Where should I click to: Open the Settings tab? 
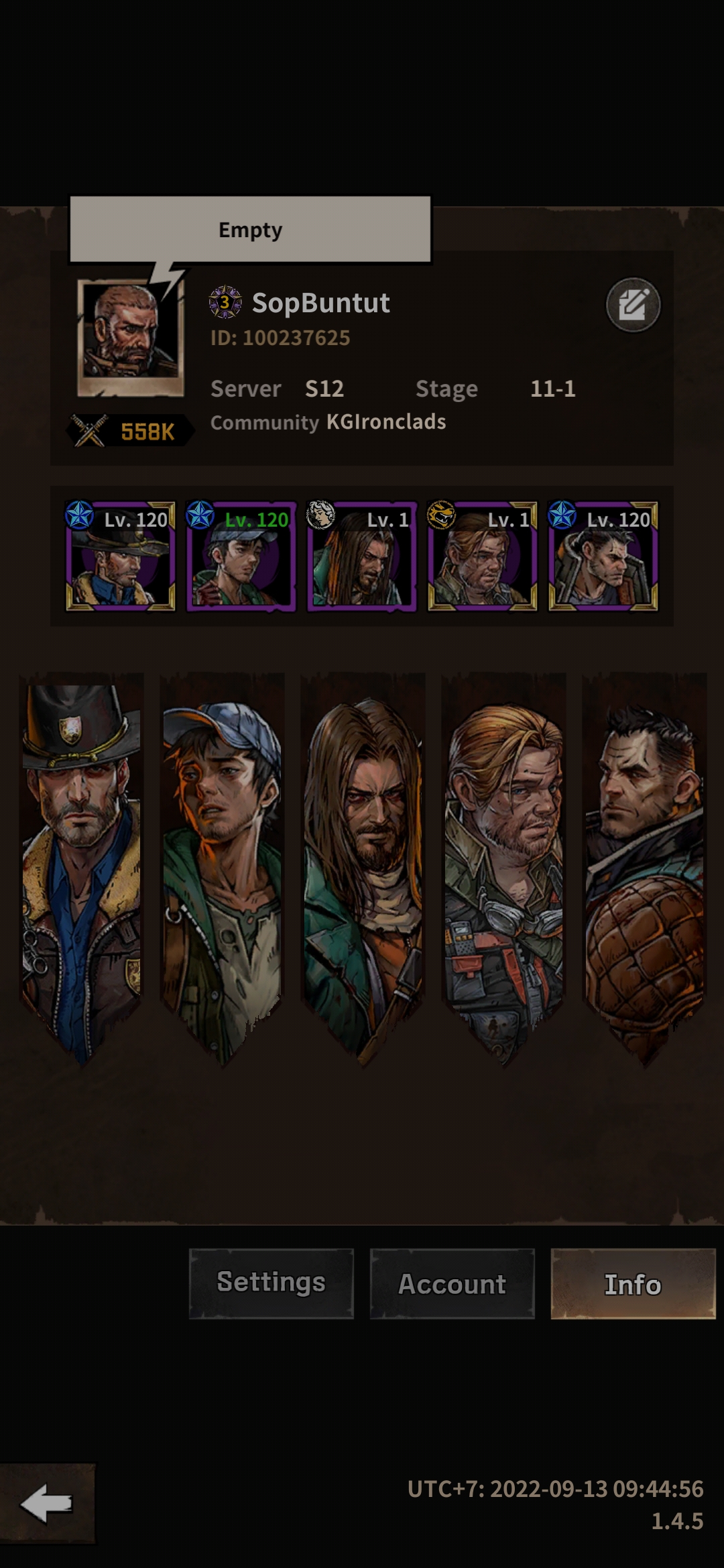coord(271,1283)
